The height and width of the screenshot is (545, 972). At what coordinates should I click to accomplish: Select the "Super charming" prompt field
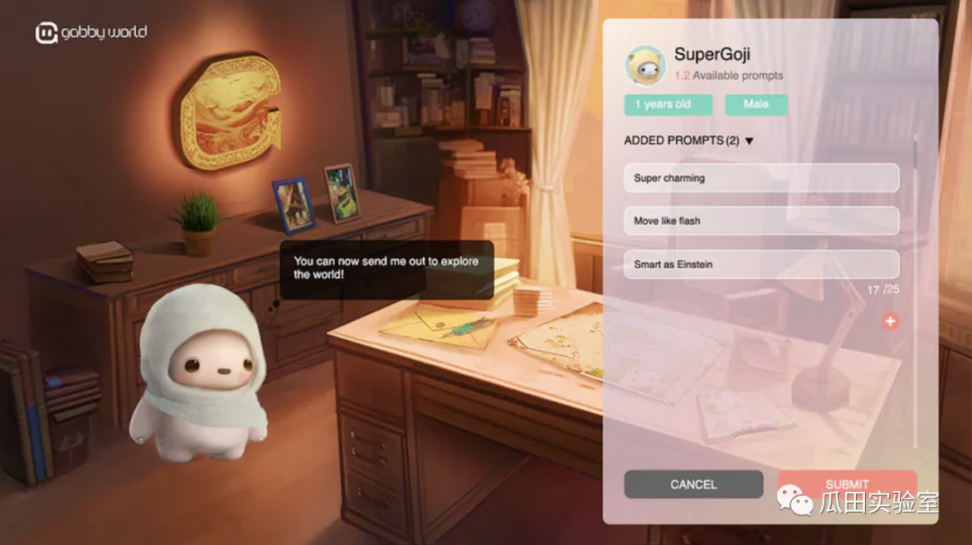tap(760, 178)
